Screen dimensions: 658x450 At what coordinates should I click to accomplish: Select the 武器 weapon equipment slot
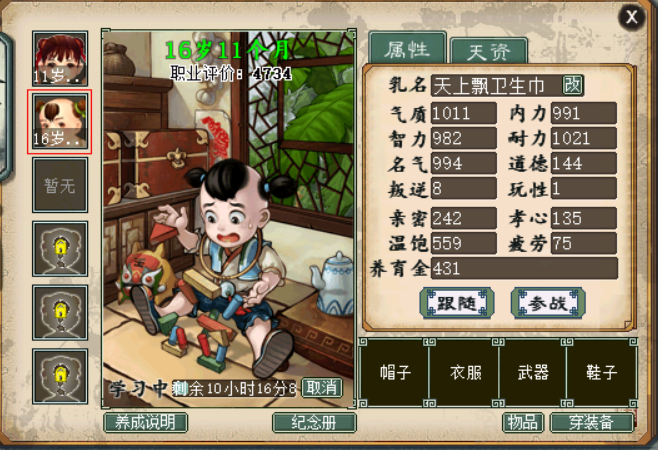coord(533,372)
